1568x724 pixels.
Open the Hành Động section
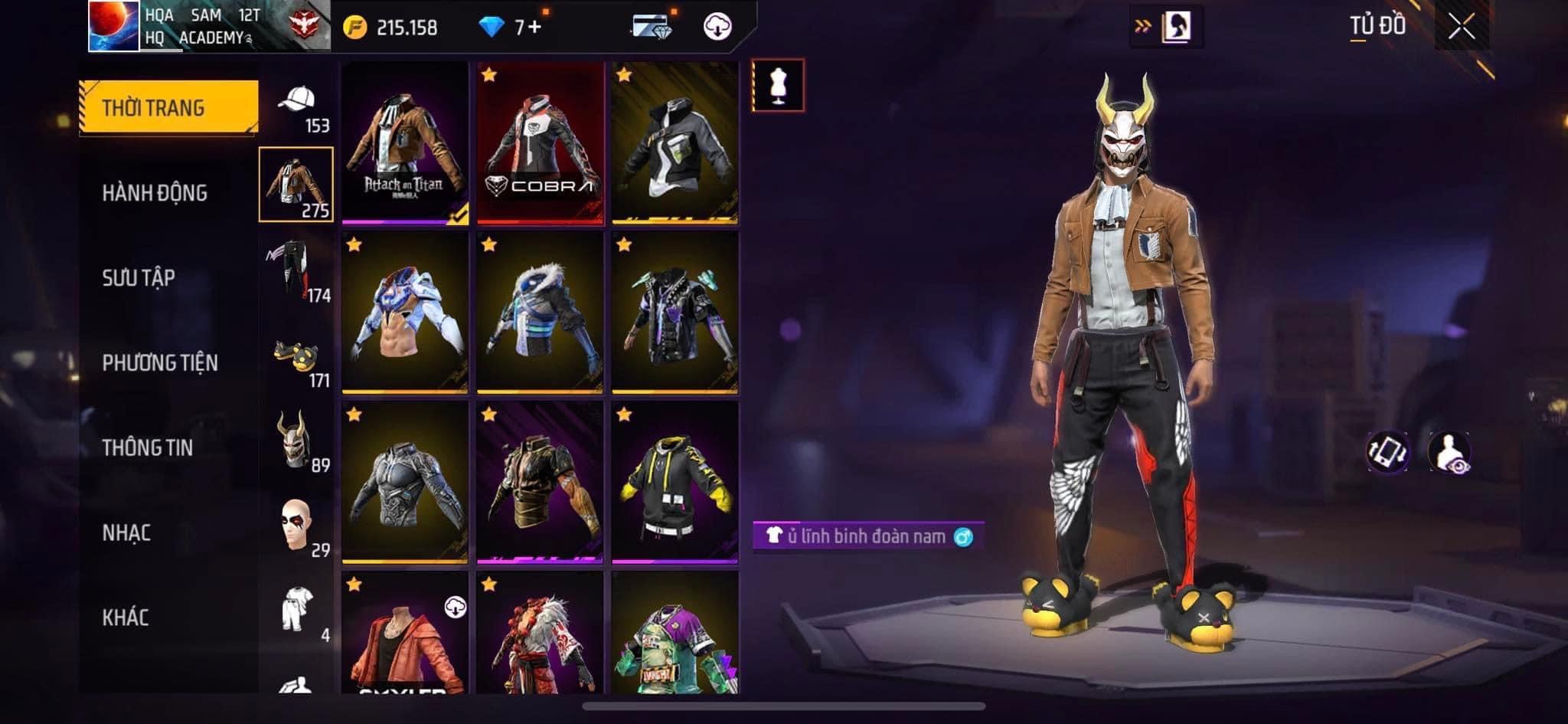tap(155, 193)
